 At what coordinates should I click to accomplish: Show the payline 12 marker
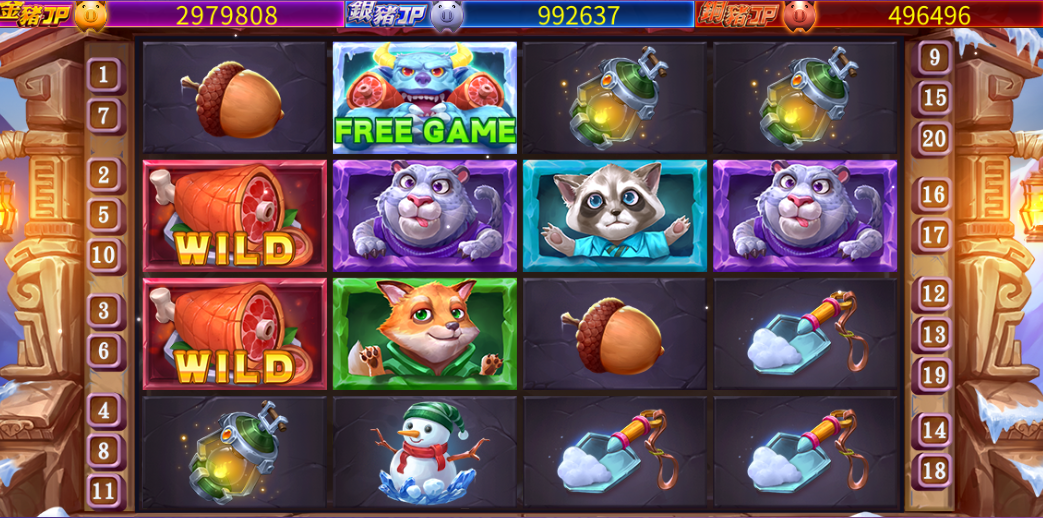click(x=933, y=294)
